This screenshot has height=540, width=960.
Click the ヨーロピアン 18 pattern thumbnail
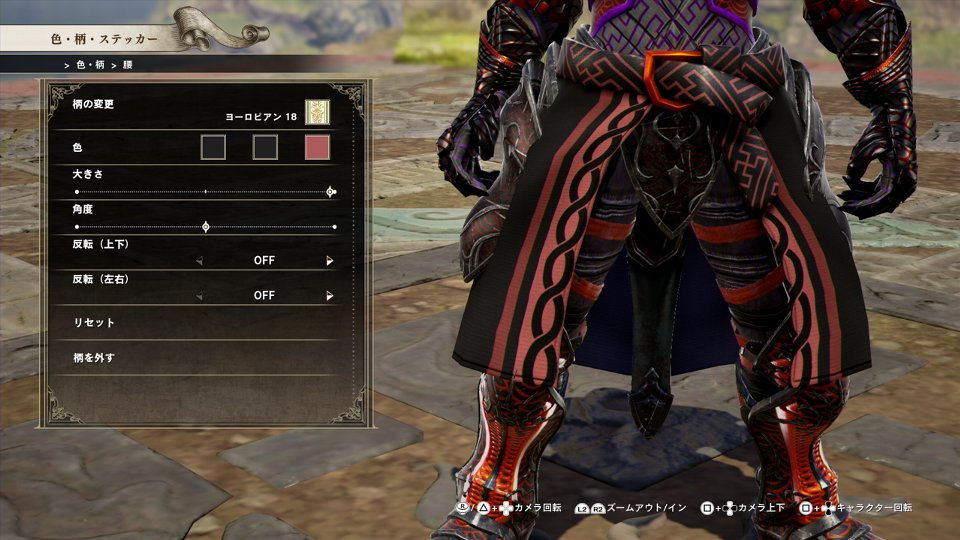tap(317, 113)
